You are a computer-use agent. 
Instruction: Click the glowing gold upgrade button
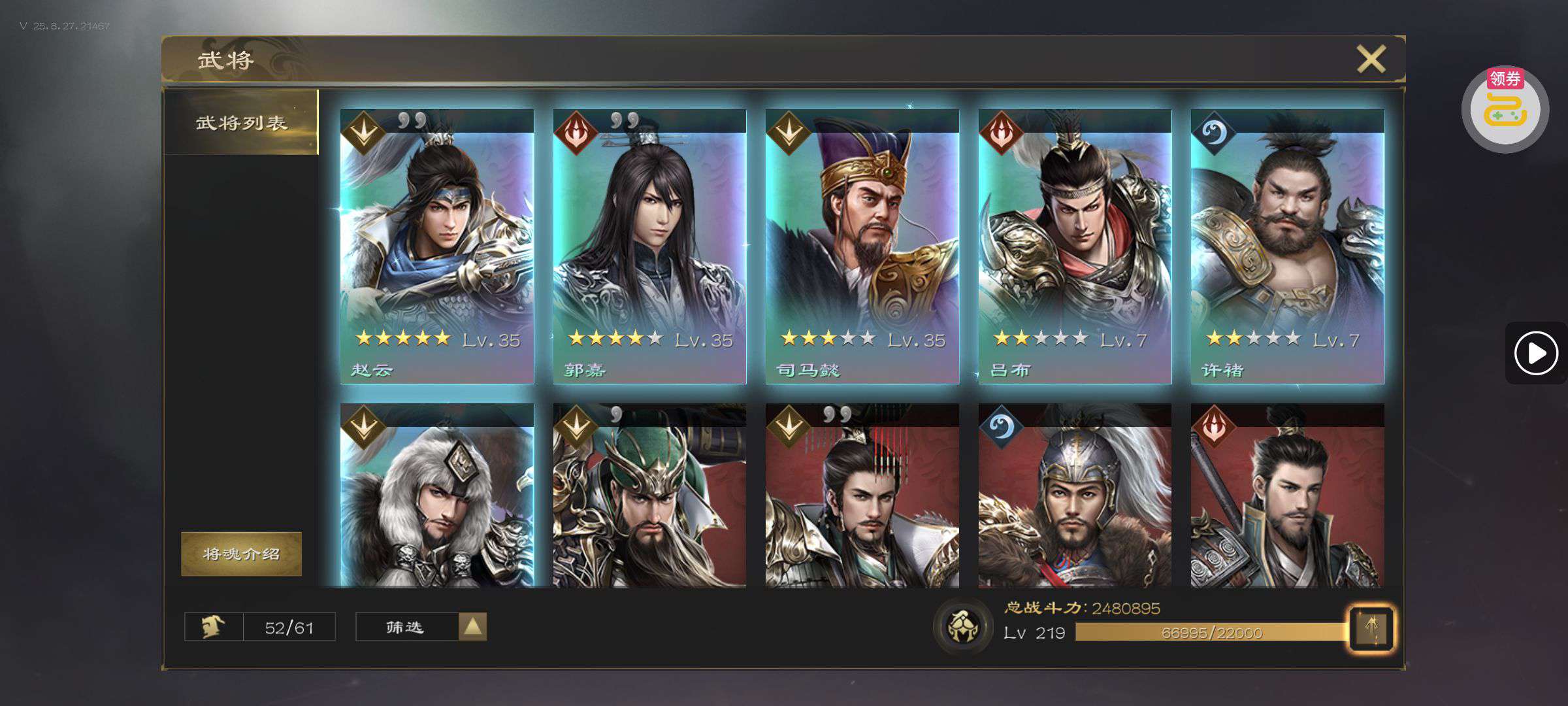click(x=1371, y=629)
